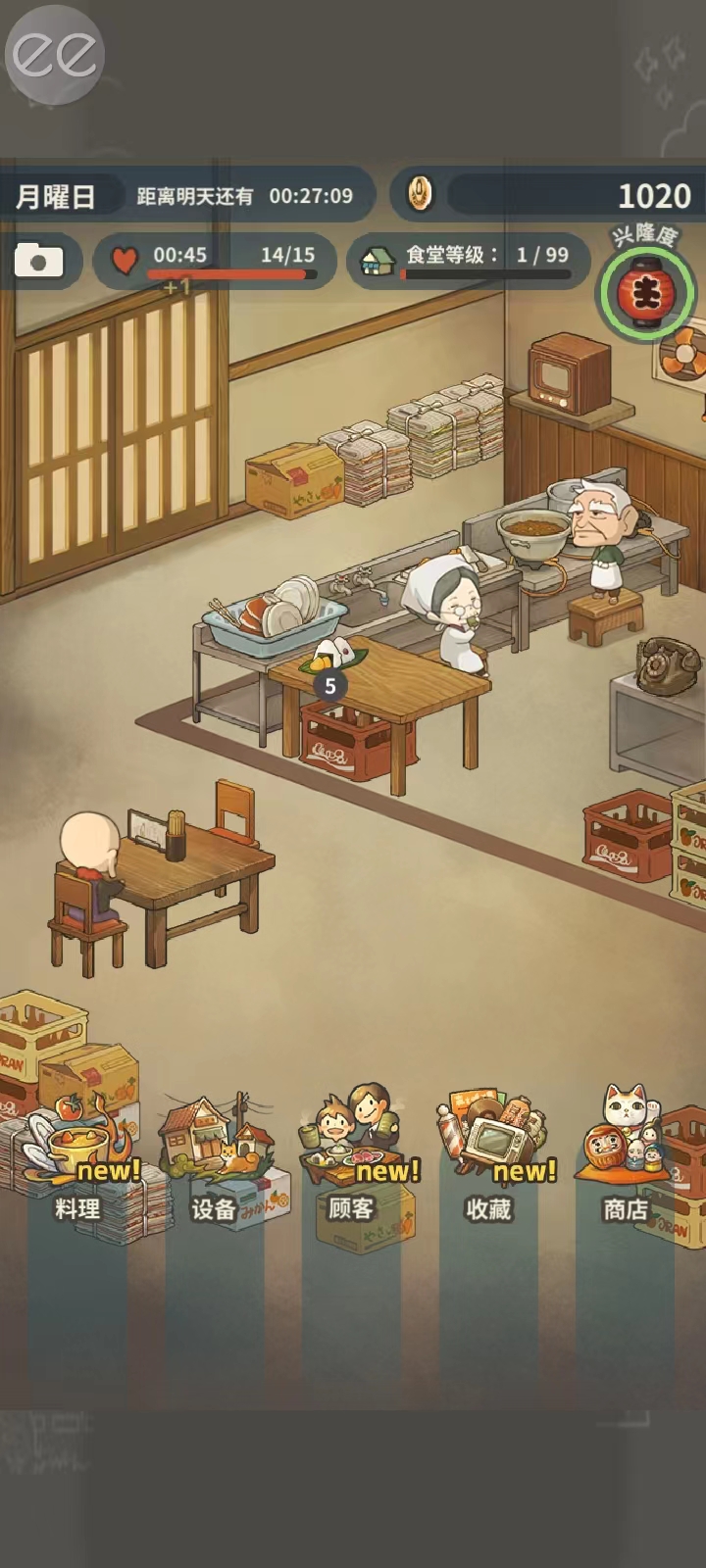Tap the gold coin currency icon
The width and height of the screenshot is (706, 1568).
click(420, 194)
